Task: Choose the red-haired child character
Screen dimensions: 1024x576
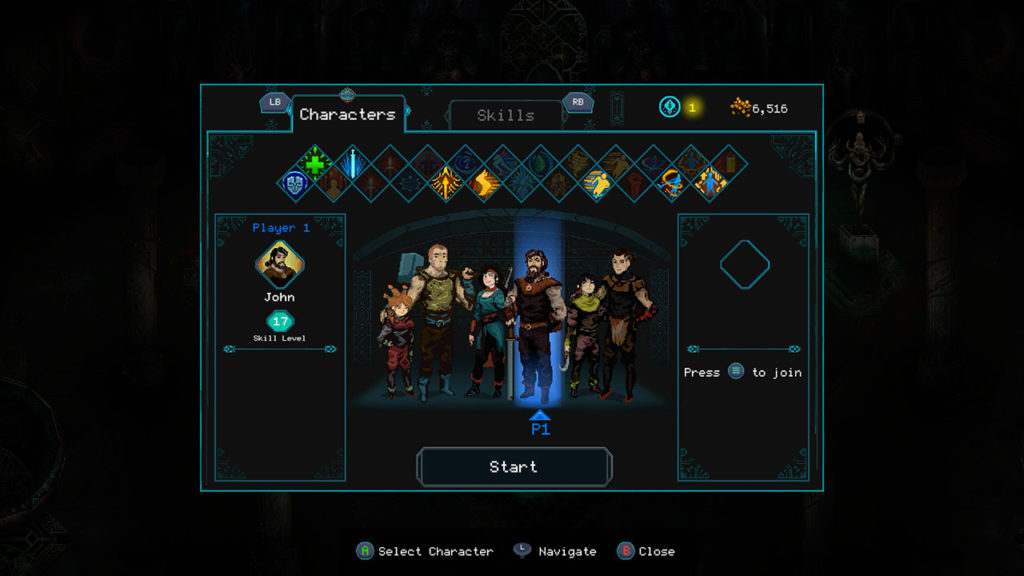Action: [397, 340]
